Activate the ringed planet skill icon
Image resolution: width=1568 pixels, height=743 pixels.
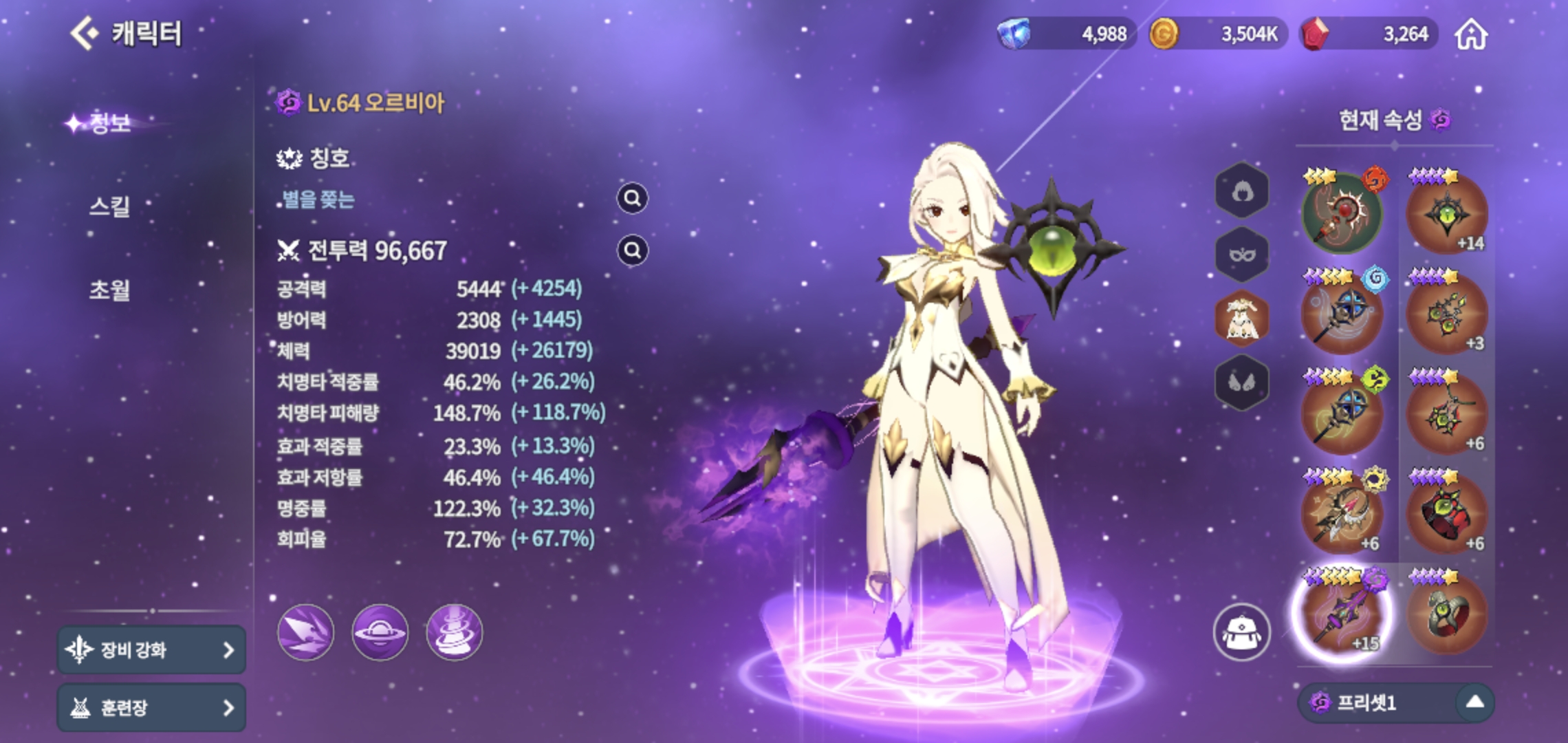(380, 632)
